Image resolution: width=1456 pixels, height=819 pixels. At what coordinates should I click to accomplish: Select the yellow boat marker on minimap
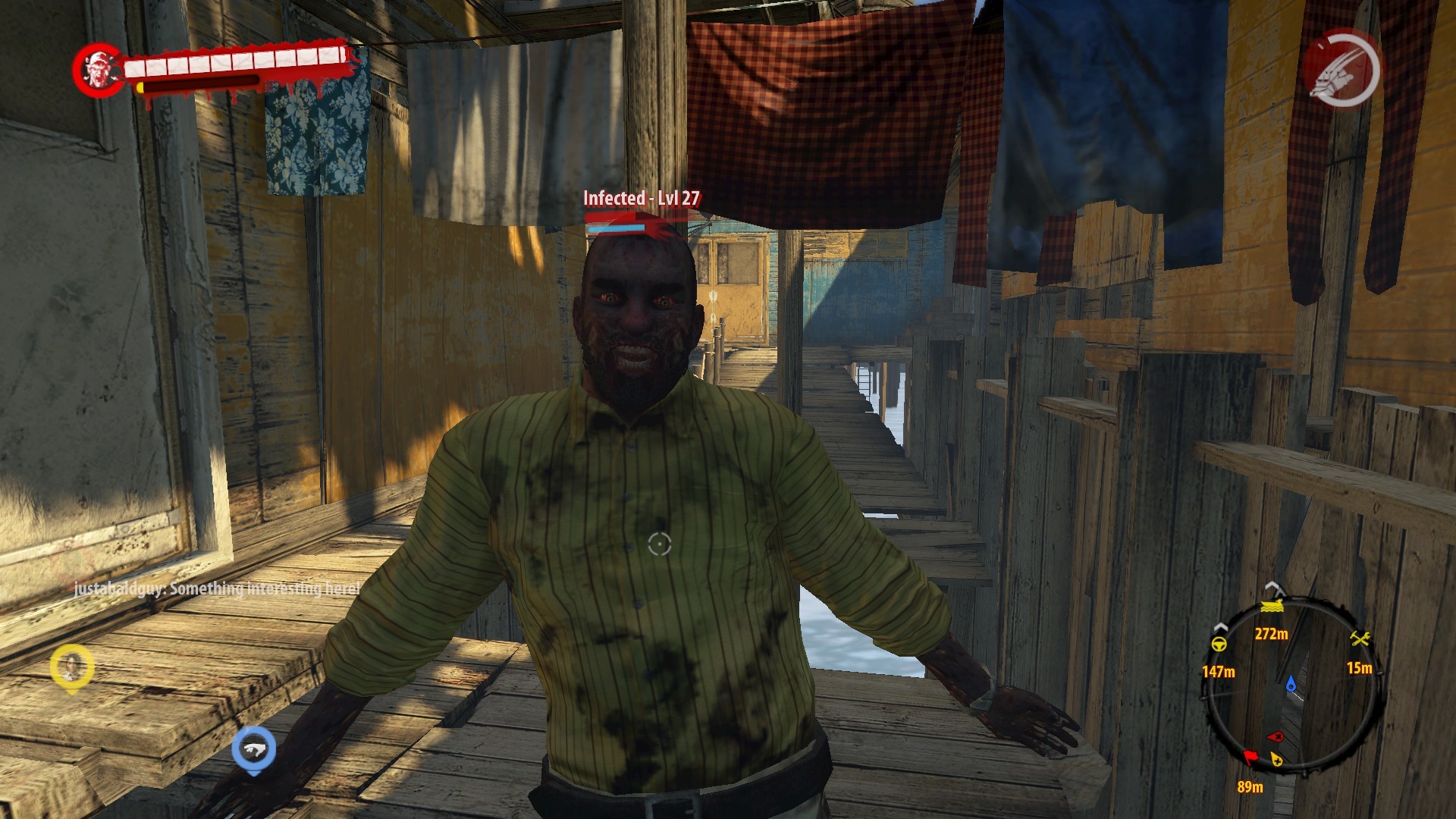1272,606
